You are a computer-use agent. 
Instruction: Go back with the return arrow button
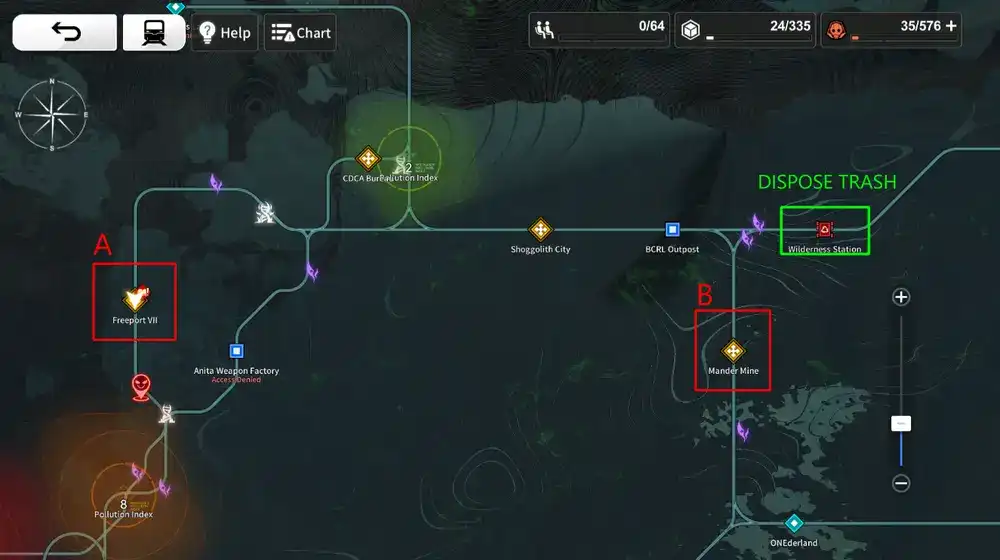[x=63, y=32]
